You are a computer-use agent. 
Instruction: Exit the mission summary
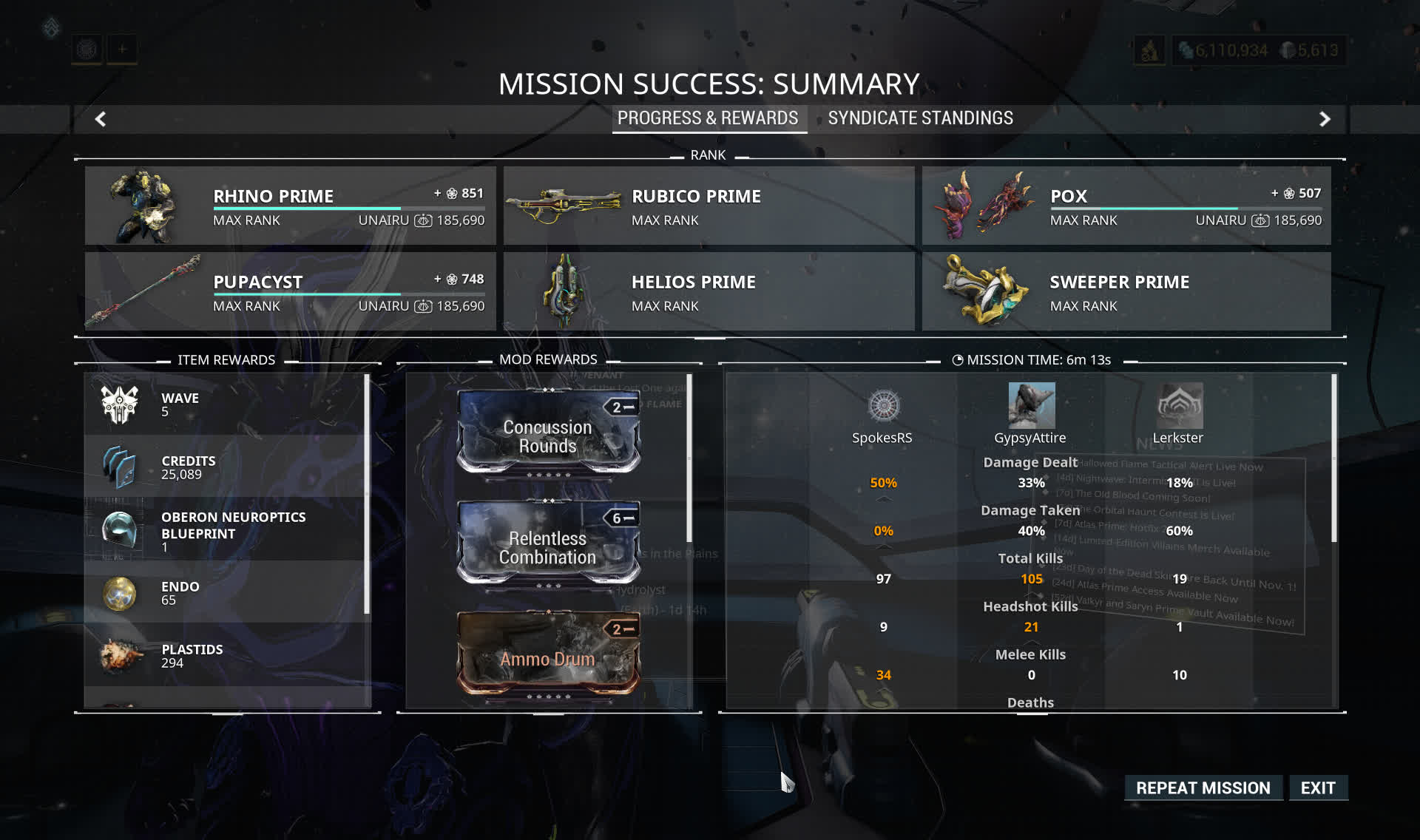1317,787
